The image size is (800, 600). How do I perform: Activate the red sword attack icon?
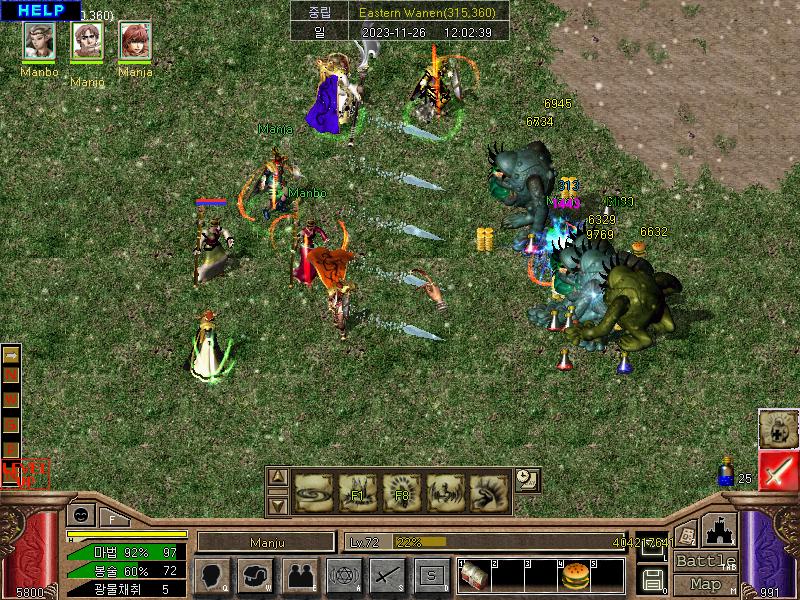pos(777,470)
